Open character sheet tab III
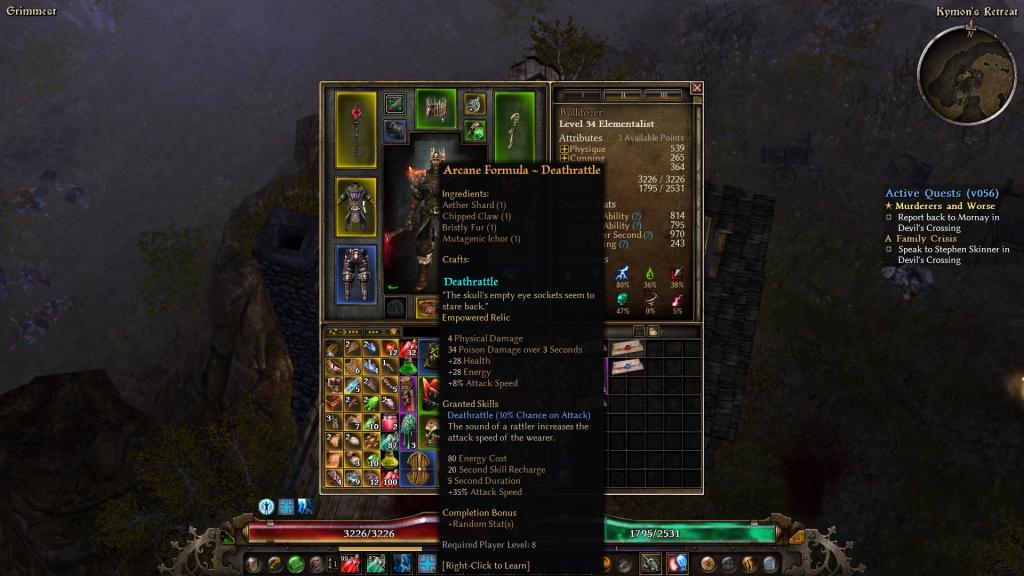Viewport: 1024px width, 576px height. tap(663, 95)
